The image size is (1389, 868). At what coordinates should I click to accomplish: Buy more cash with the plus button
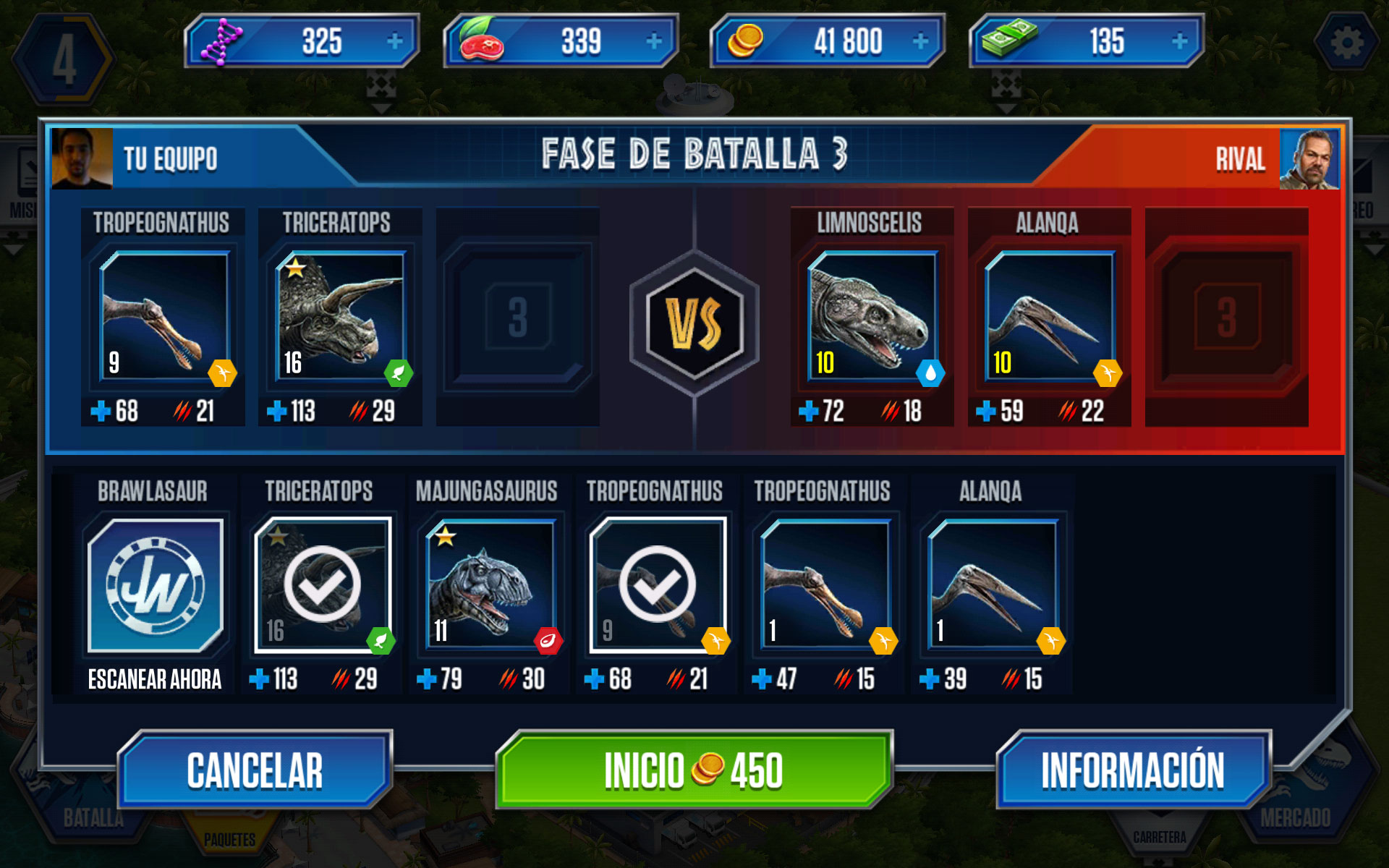(x=1179, y=41)
